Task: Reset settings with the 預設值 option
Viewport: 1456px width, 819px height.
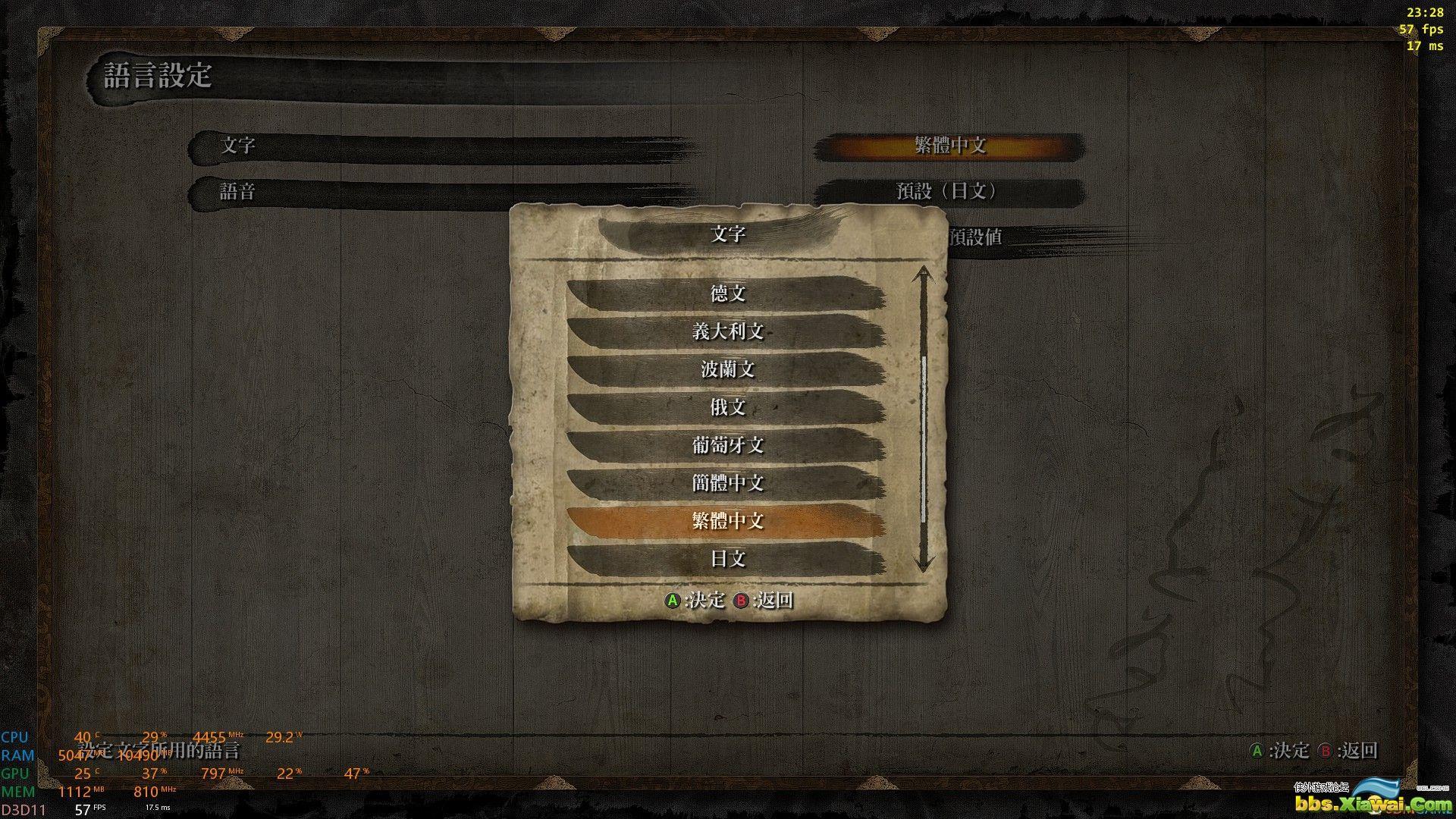Action: pos(975,237)
